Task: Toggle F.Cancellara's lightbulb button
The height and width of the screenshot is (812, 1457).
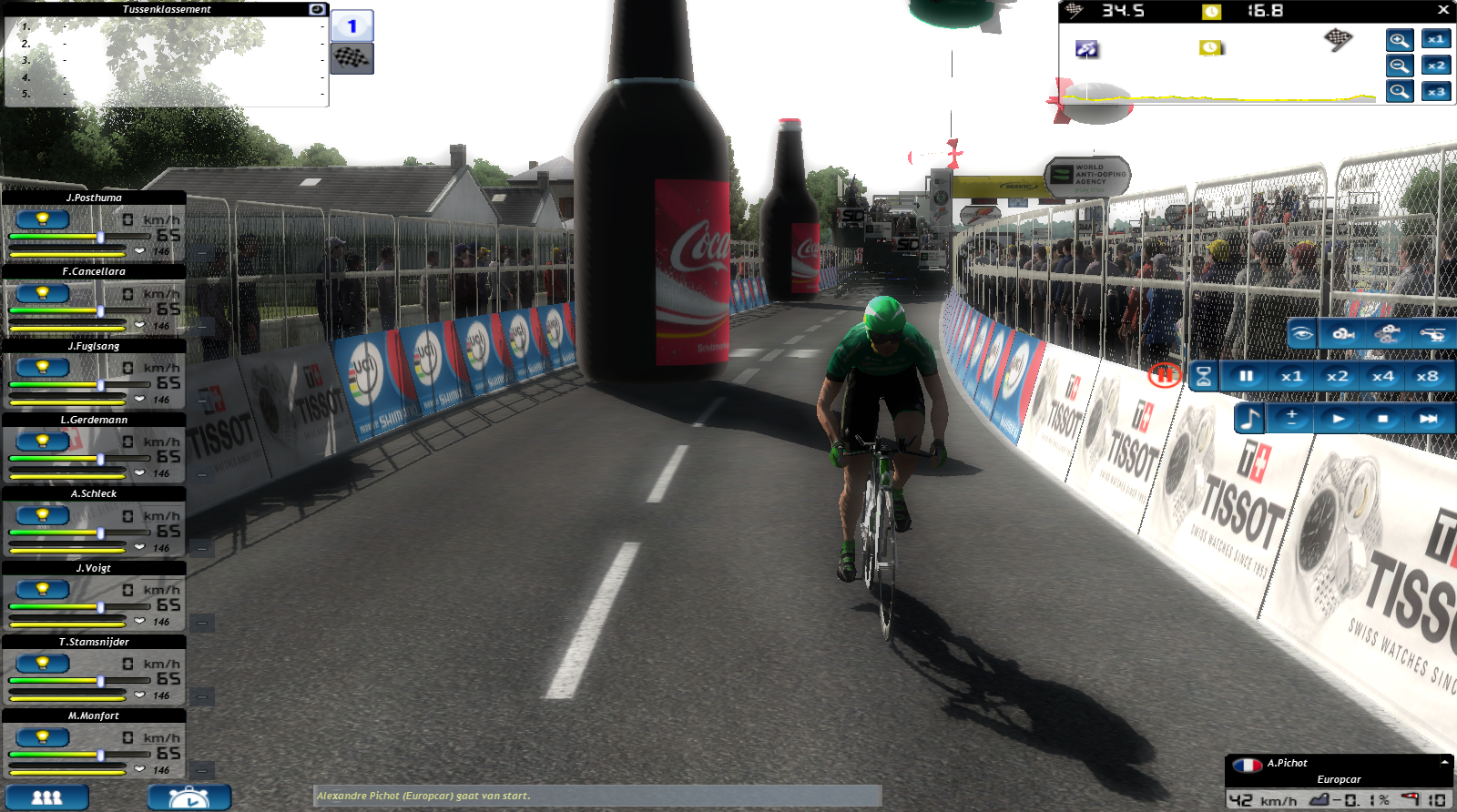Action: 42,293
